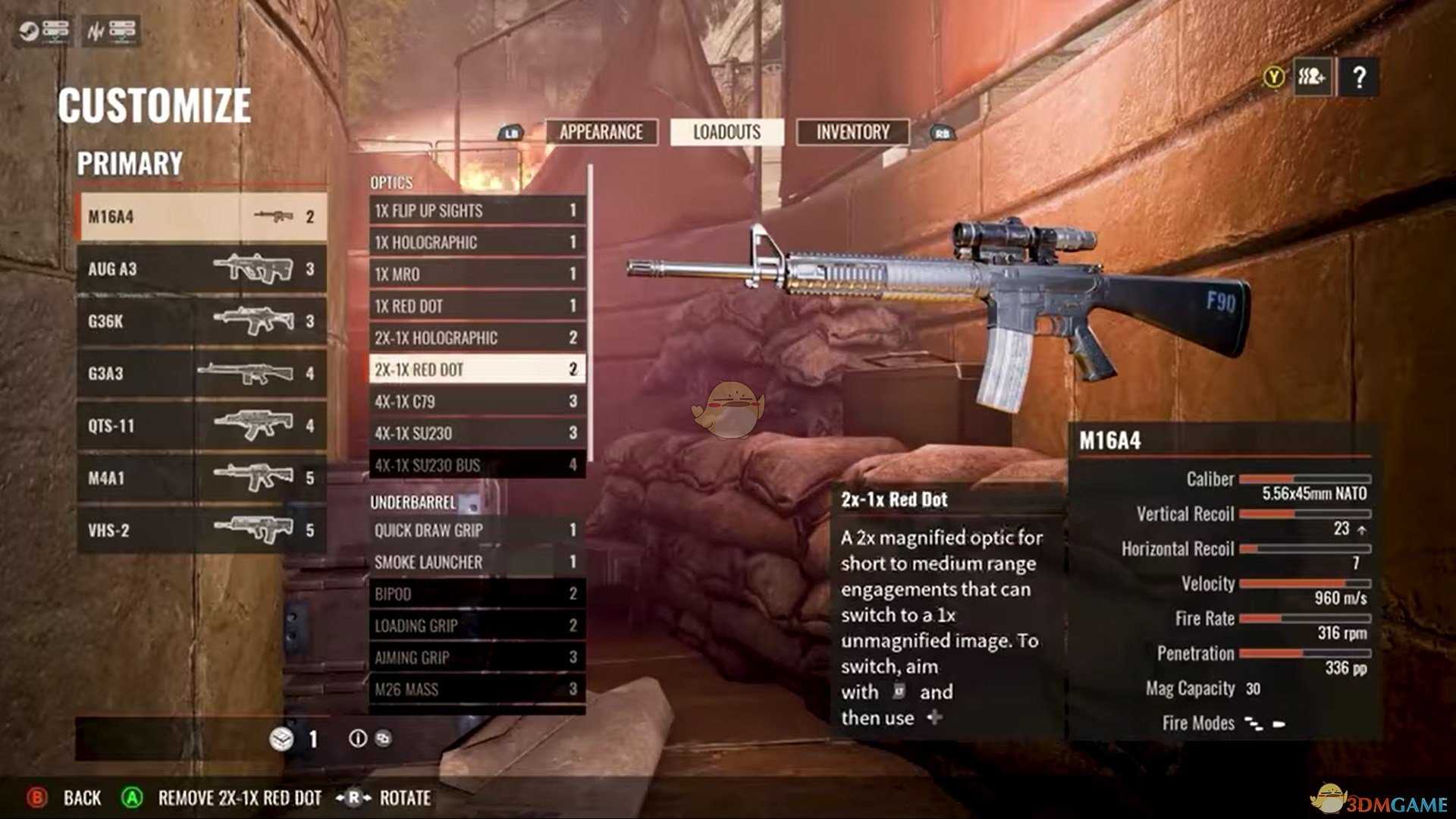
Task: Equip the Smoke Launcher underbarrel
Action: pyautogui.click(x=476, y=563)
